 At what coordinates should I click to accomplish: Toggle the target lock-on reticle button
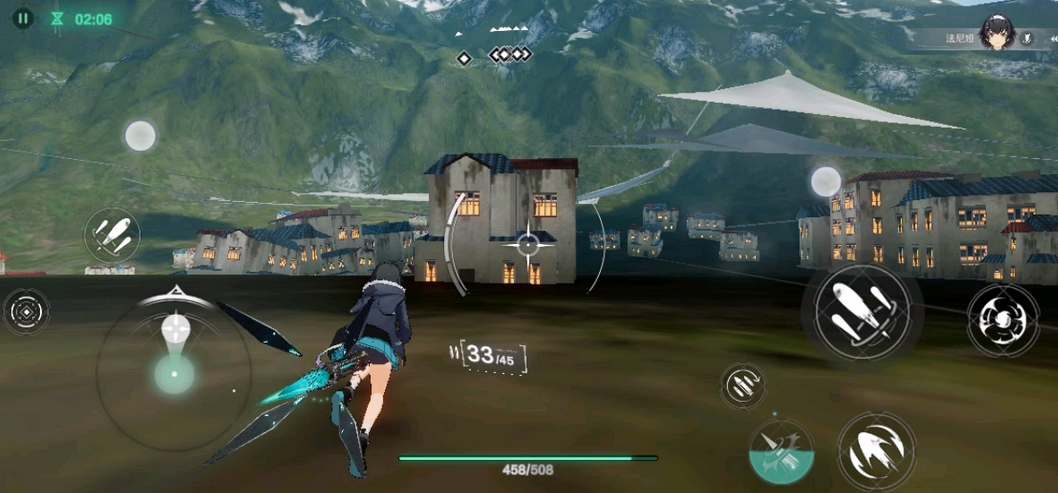click(x=25, y=311)
